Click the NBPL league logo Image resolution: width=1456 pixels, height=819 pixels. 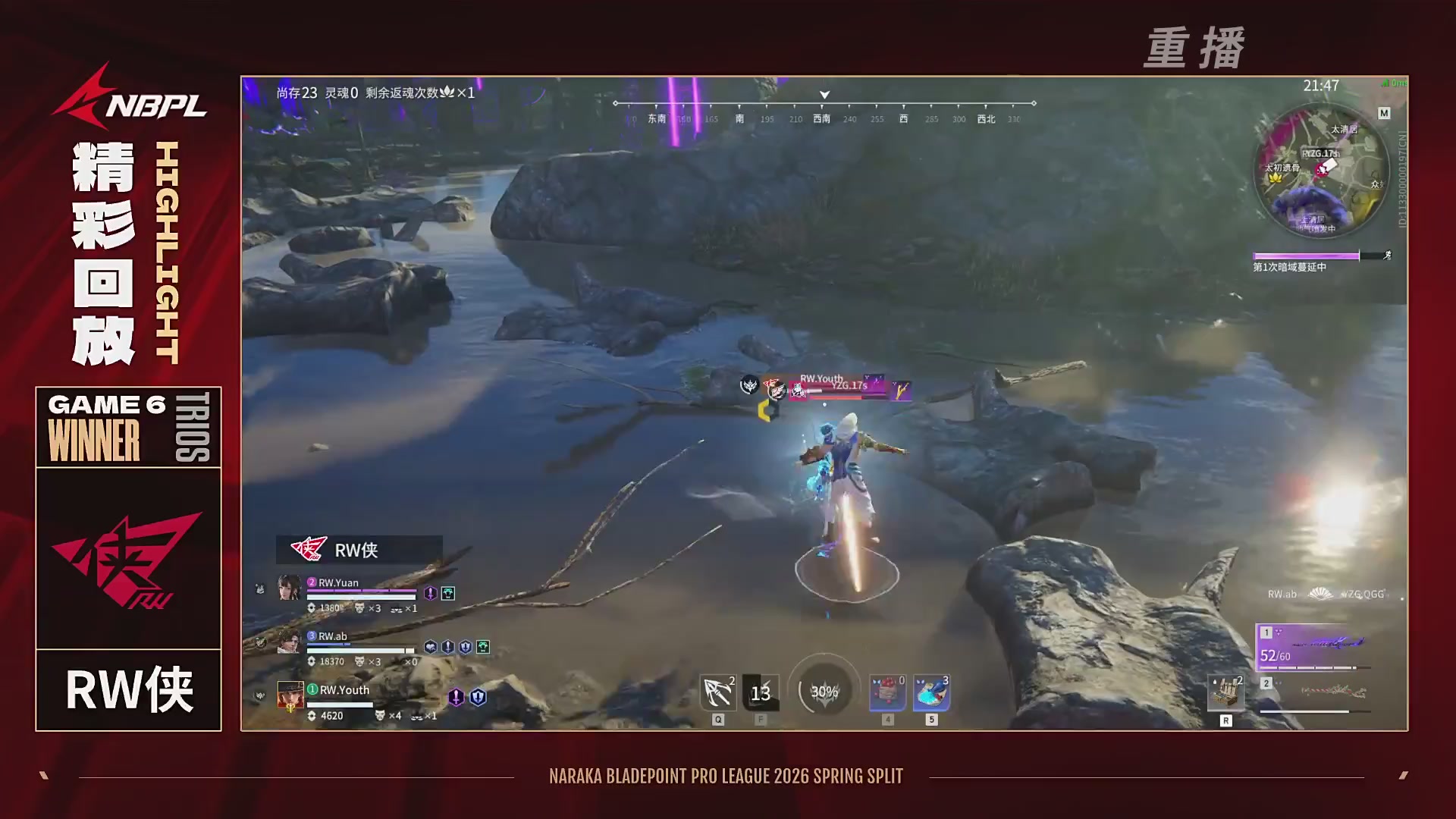coord(129,99)
